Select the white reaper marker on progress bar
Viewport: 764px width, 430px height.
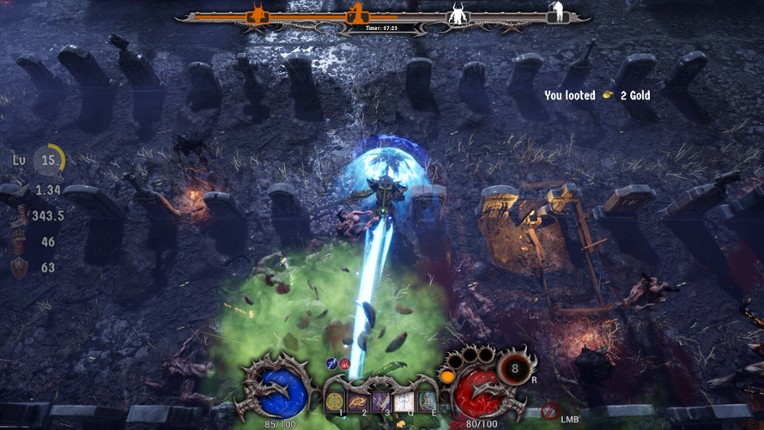[x=556, y=13]
